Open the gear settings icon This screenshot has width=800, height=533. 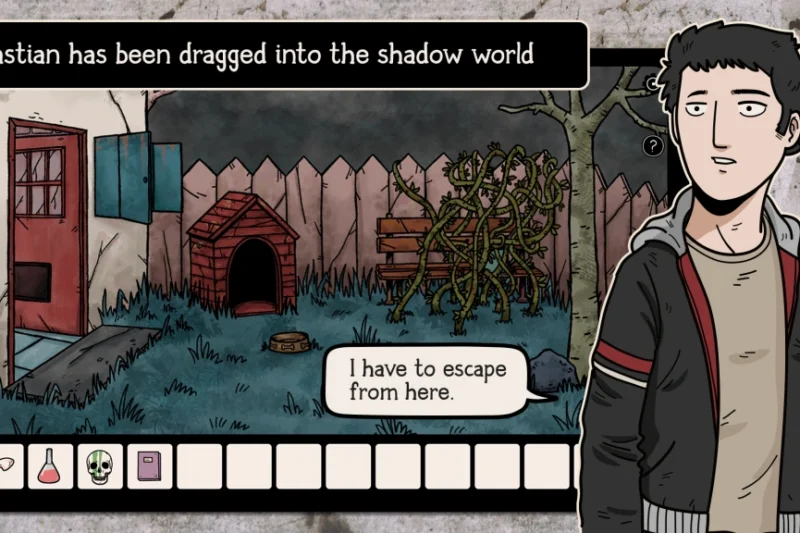(x=651, y=84)
